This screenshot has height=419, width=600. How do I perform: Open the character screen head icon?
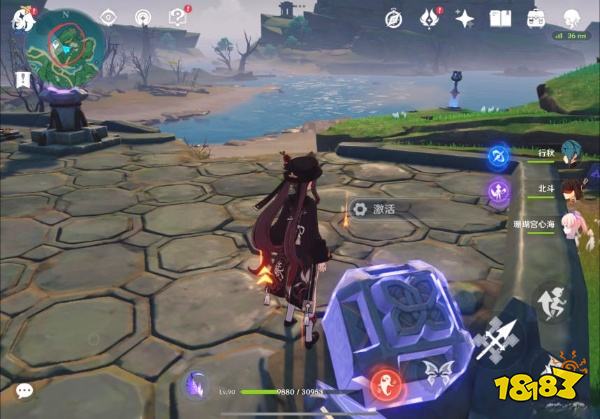[571, 18]
